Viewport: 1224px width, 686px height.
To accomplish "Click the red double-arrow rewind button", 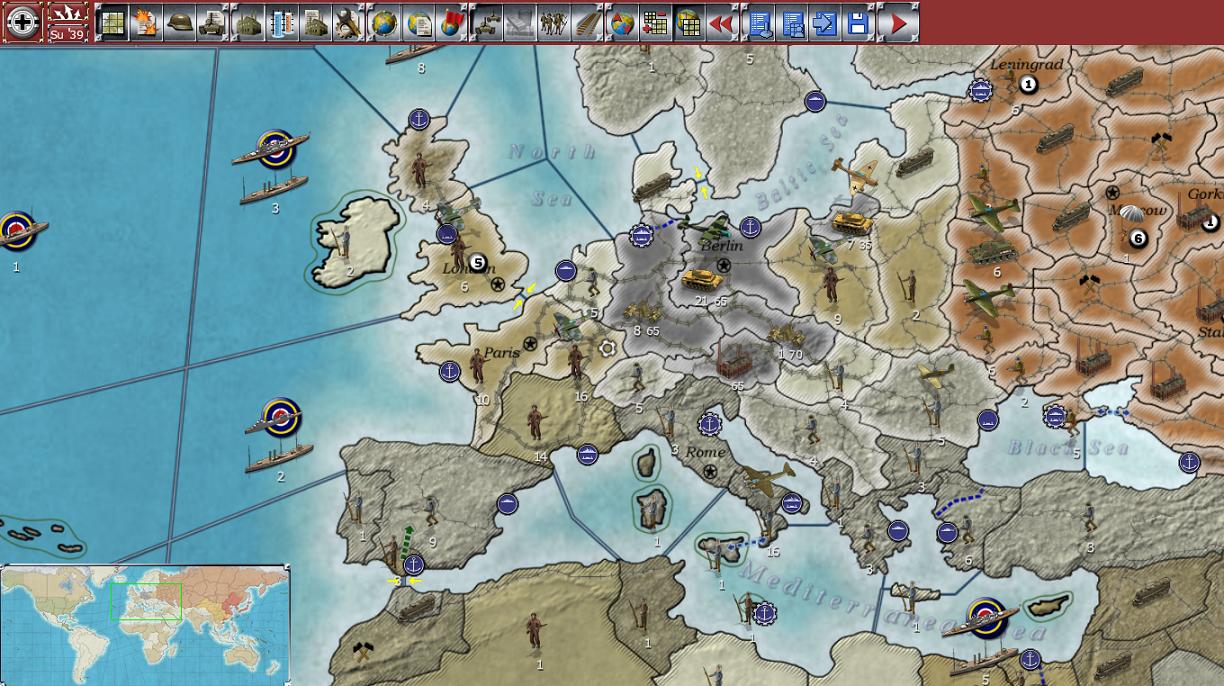I will pos(721,23).
